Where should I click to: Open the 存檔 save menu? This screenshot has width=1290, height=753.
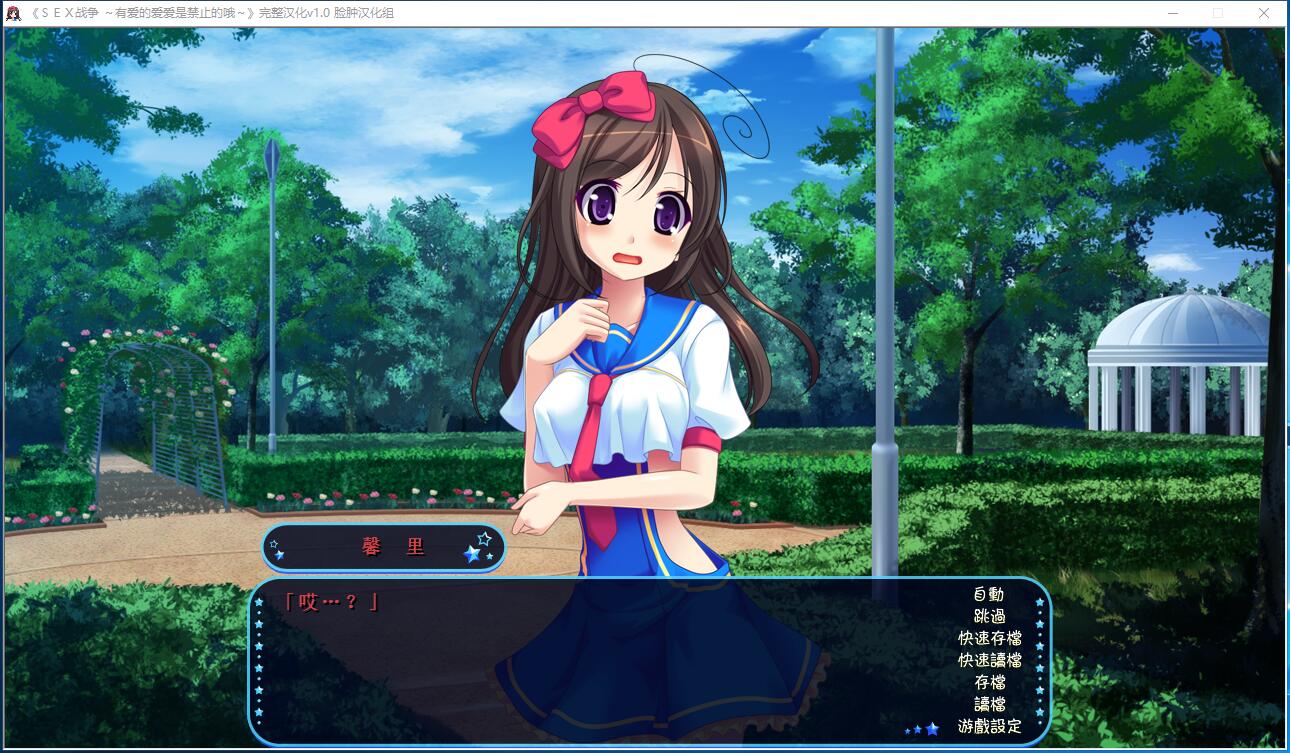(989, 682)
